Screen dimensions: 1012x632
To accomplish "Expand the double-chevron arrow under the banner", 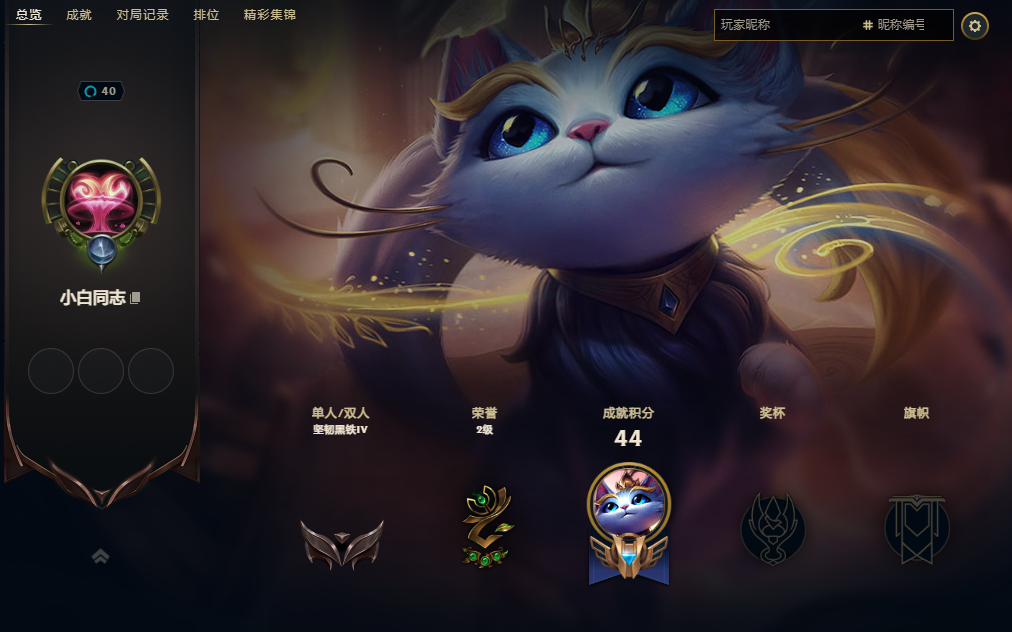I will pyautogui.click(x=100, y=556).
